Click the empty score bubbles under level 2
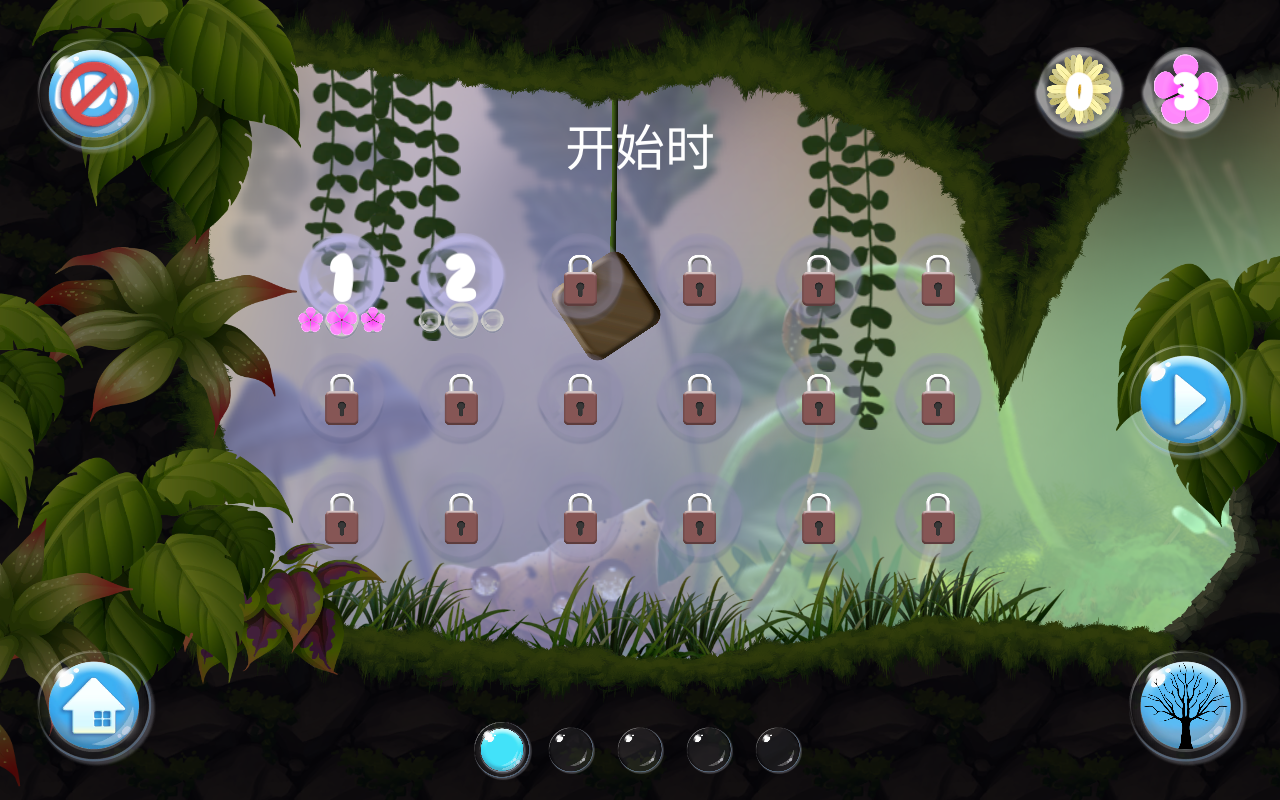 coord(460,320)
